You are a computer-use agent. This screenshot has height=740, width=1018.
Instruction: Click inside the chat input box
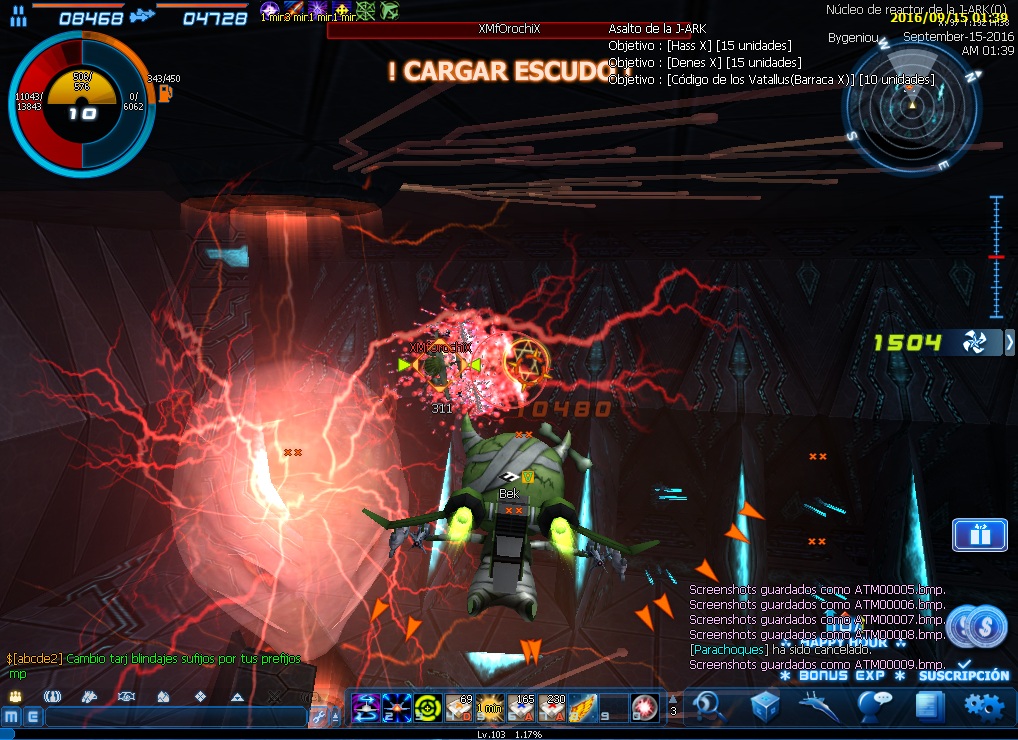[175, 717]
